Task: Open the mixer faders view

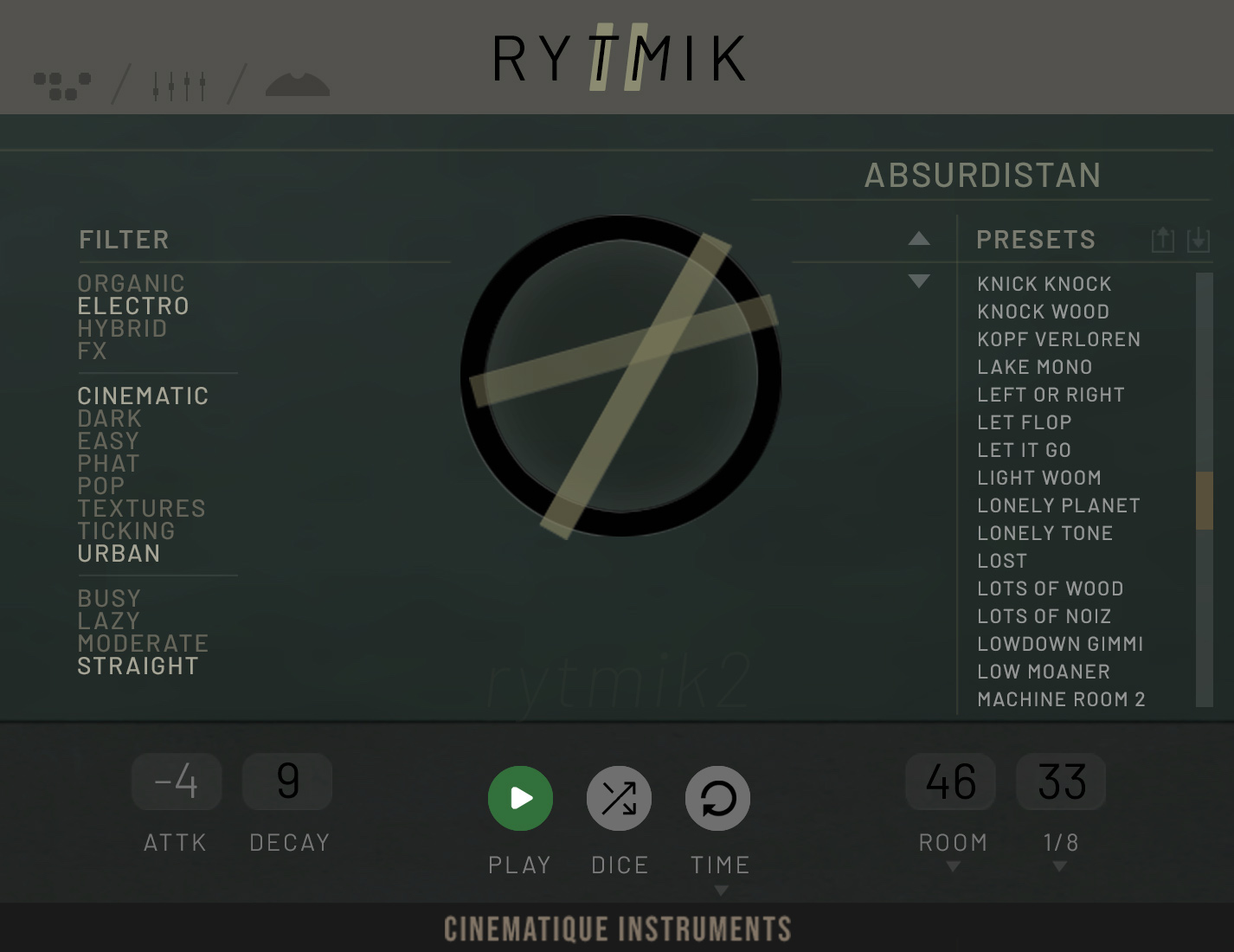Action: click(179, 82)
